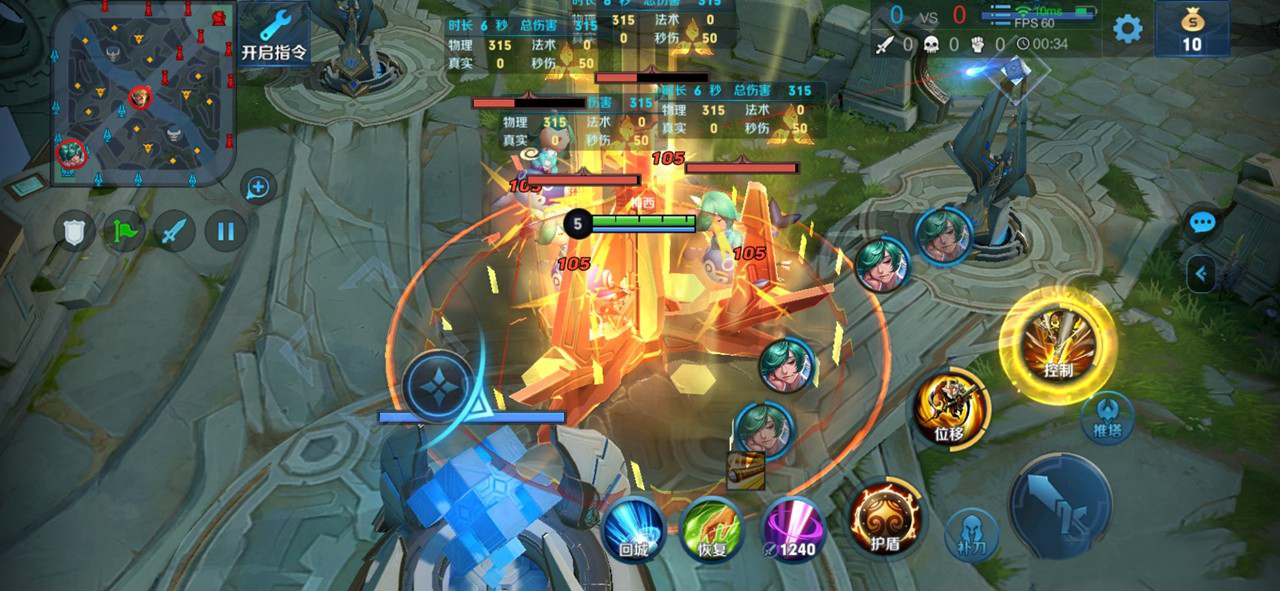1280x591 pixels.
Task: Open the gold coin shop
Action: pos(1191,28)
